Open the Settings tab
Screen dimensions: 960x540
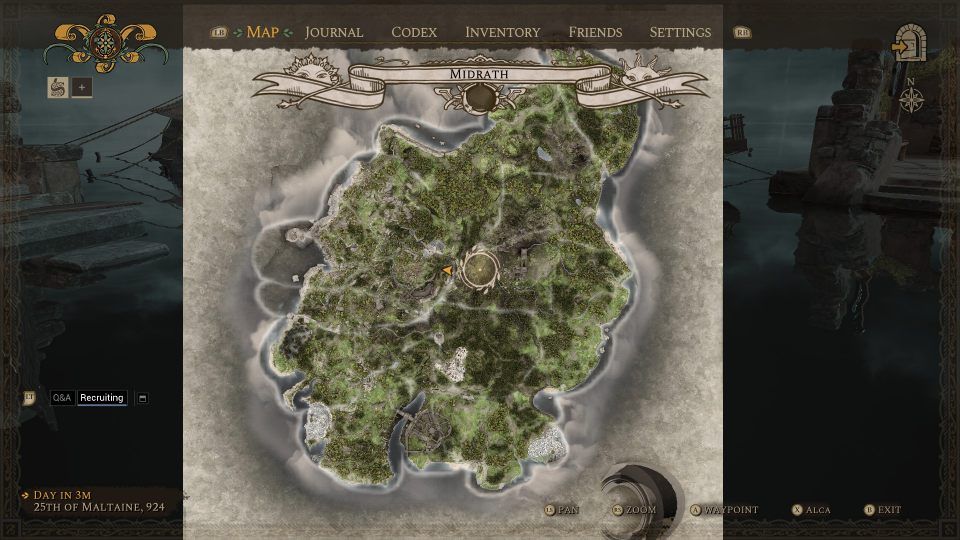(680, 32)
